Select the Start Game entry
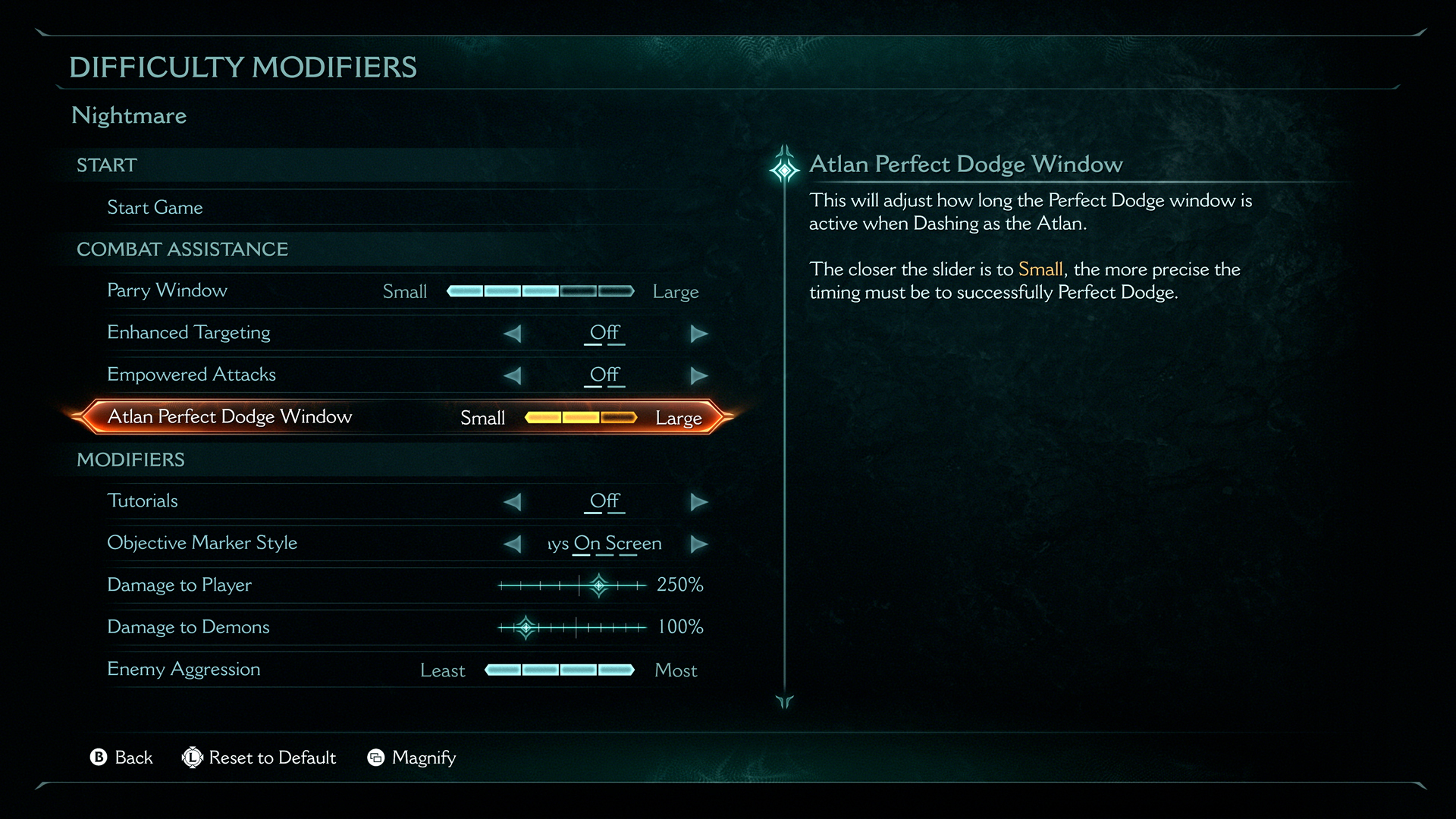This screenshot has height=819, width=1456. pos(155,208)
